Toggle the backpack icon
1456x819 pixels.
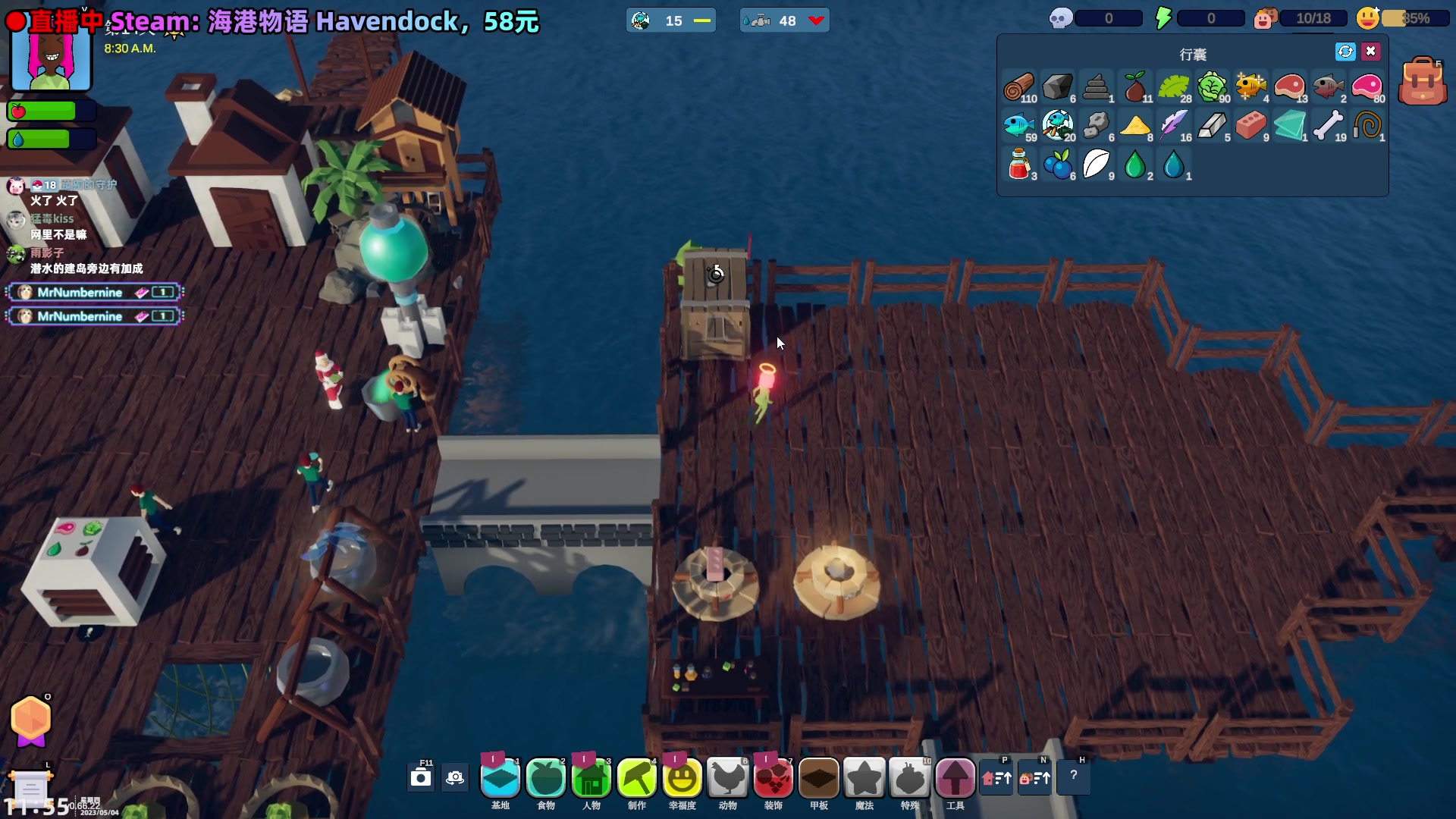click(1422, 82)
